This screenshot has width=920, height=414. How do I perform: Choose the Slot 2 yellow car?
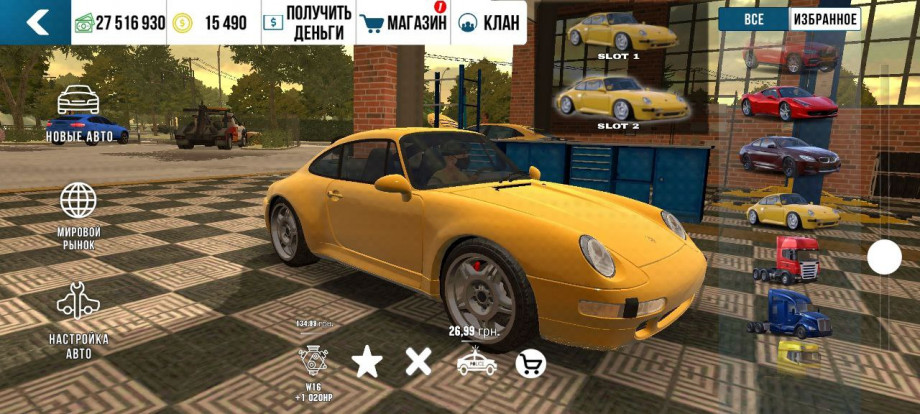pos(619,98)
